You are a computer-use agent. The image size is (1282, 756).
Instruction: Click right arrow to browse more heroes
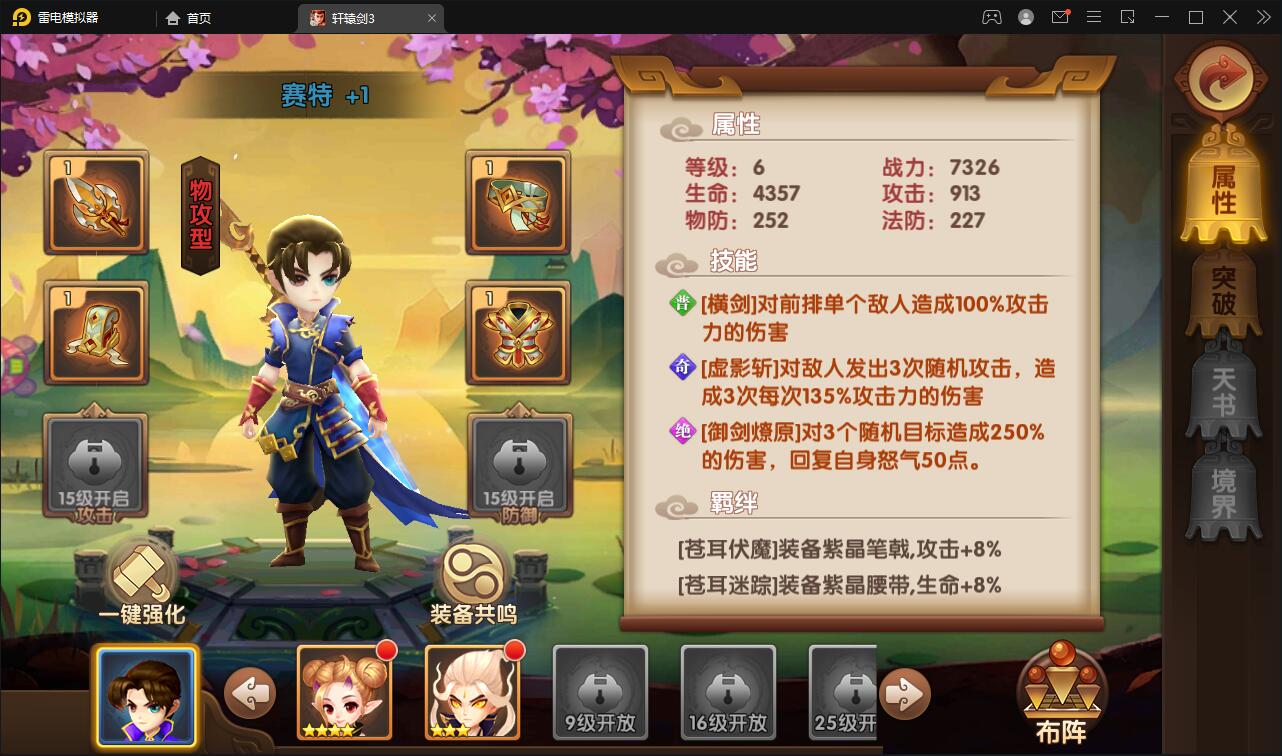tap(905, 693)
